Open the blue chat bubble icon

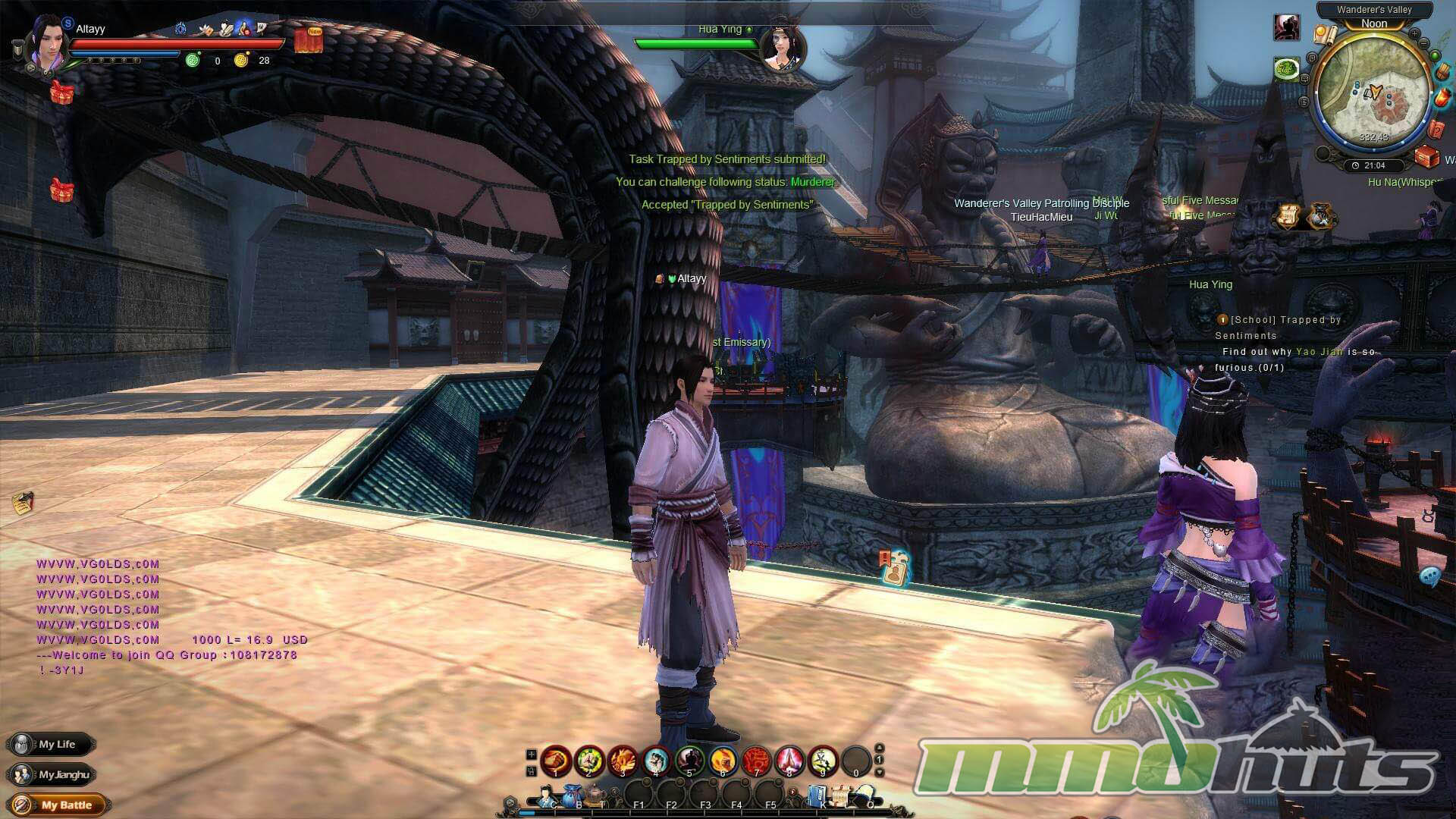coord(1430,576)
